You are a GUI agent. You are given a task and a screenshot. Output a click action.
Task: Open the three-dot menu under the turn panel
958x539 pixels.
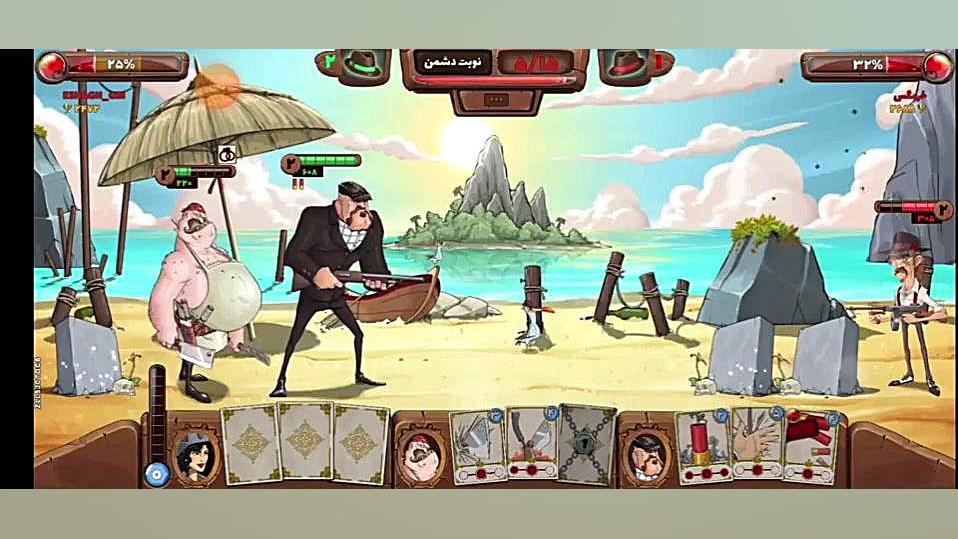pos(497,100)
